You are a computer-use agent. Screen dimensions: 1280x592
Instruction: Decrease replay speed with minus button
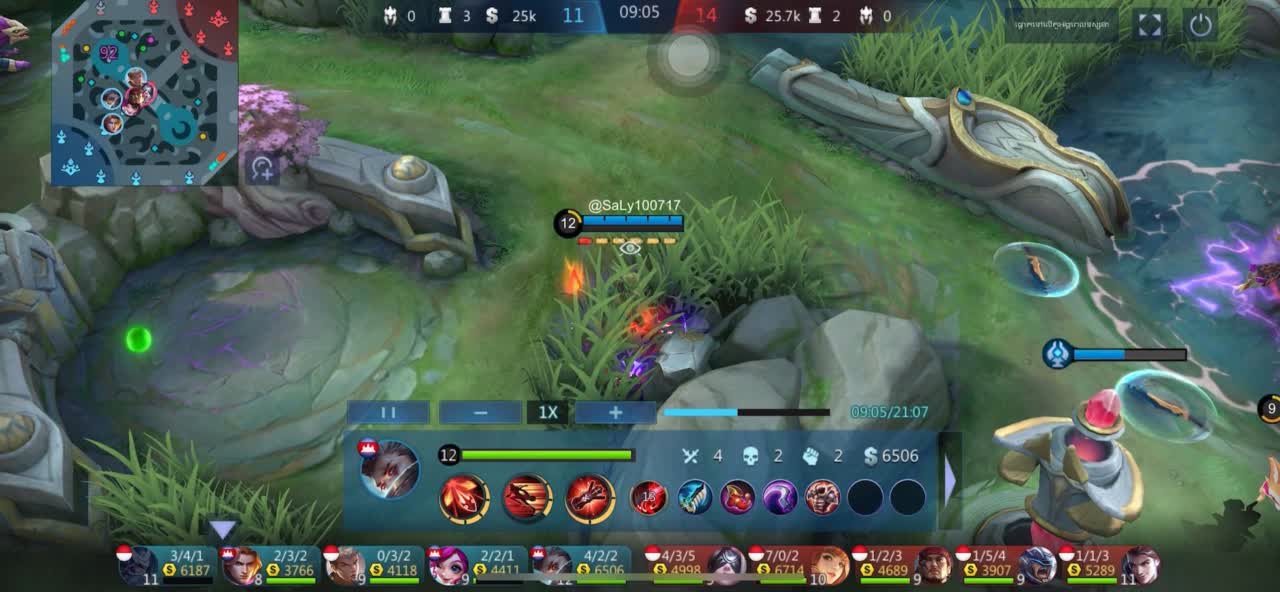[x=480, y=412]
